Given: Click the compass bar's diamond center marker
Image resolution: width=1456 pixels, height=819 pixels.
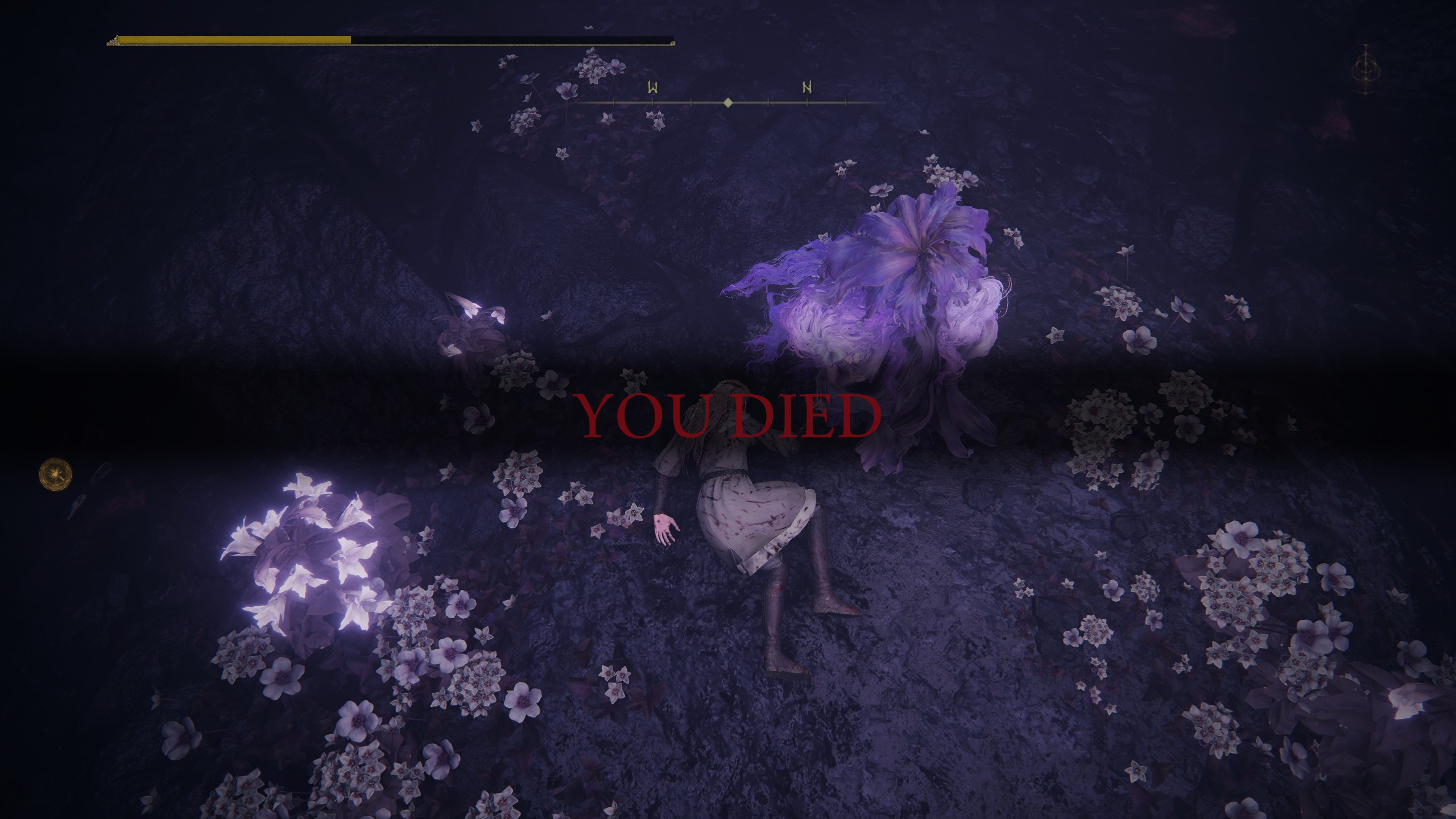Looking at the screenshot, I should click(x=728, y=103).
